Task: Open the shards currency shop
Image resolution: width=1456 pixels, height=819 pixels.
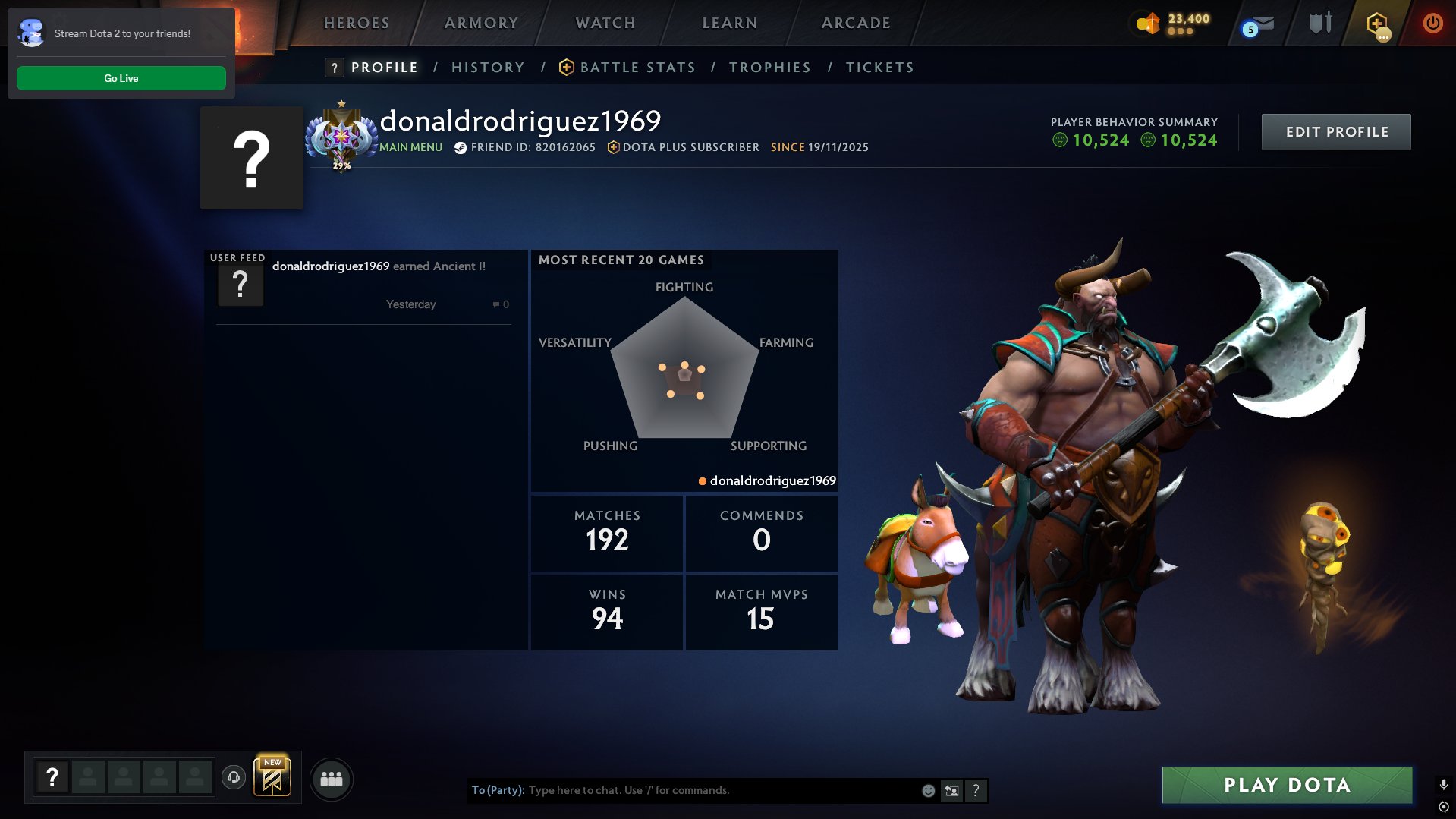Action: coord(1173,24)
